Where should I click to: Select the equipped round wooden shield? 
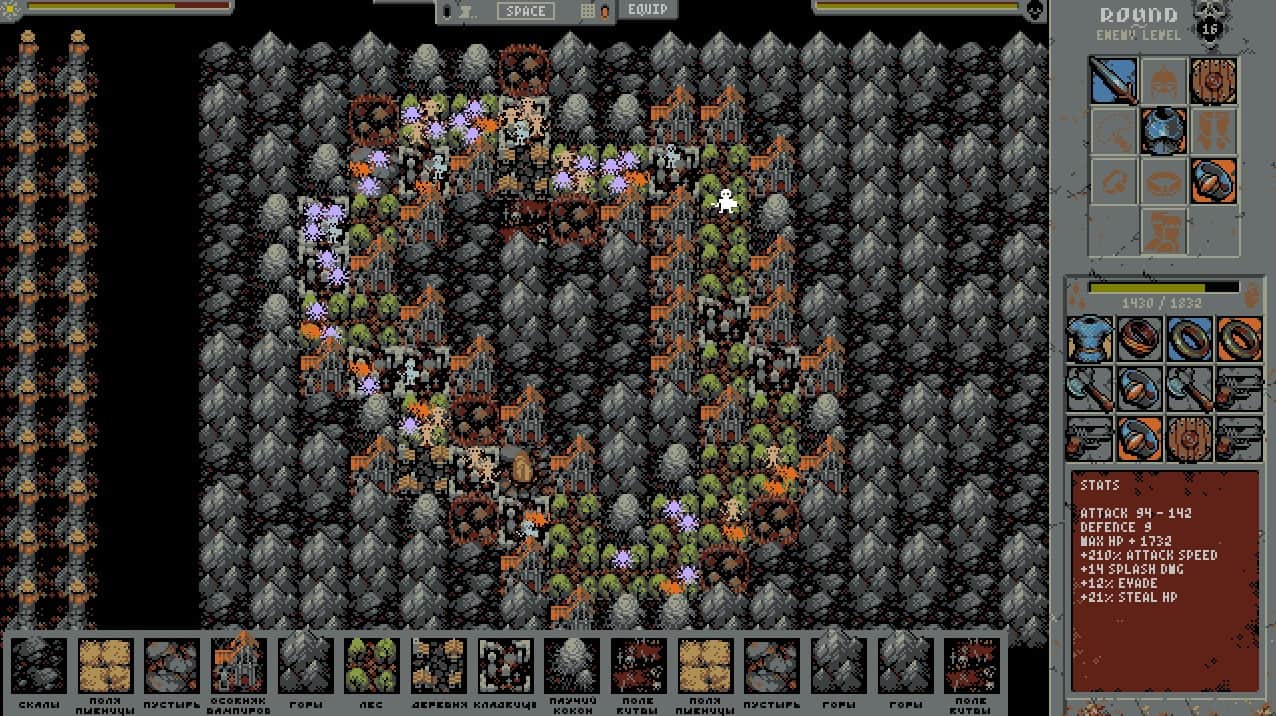point(1214,81)
